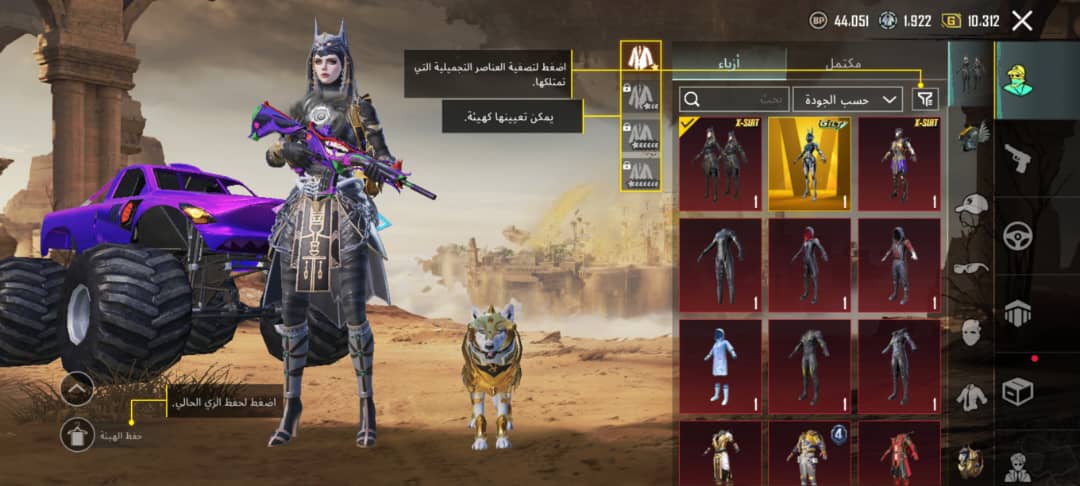Open the حسب الجودة sort dropdown
1080x486 pixels.
point(848,99)
